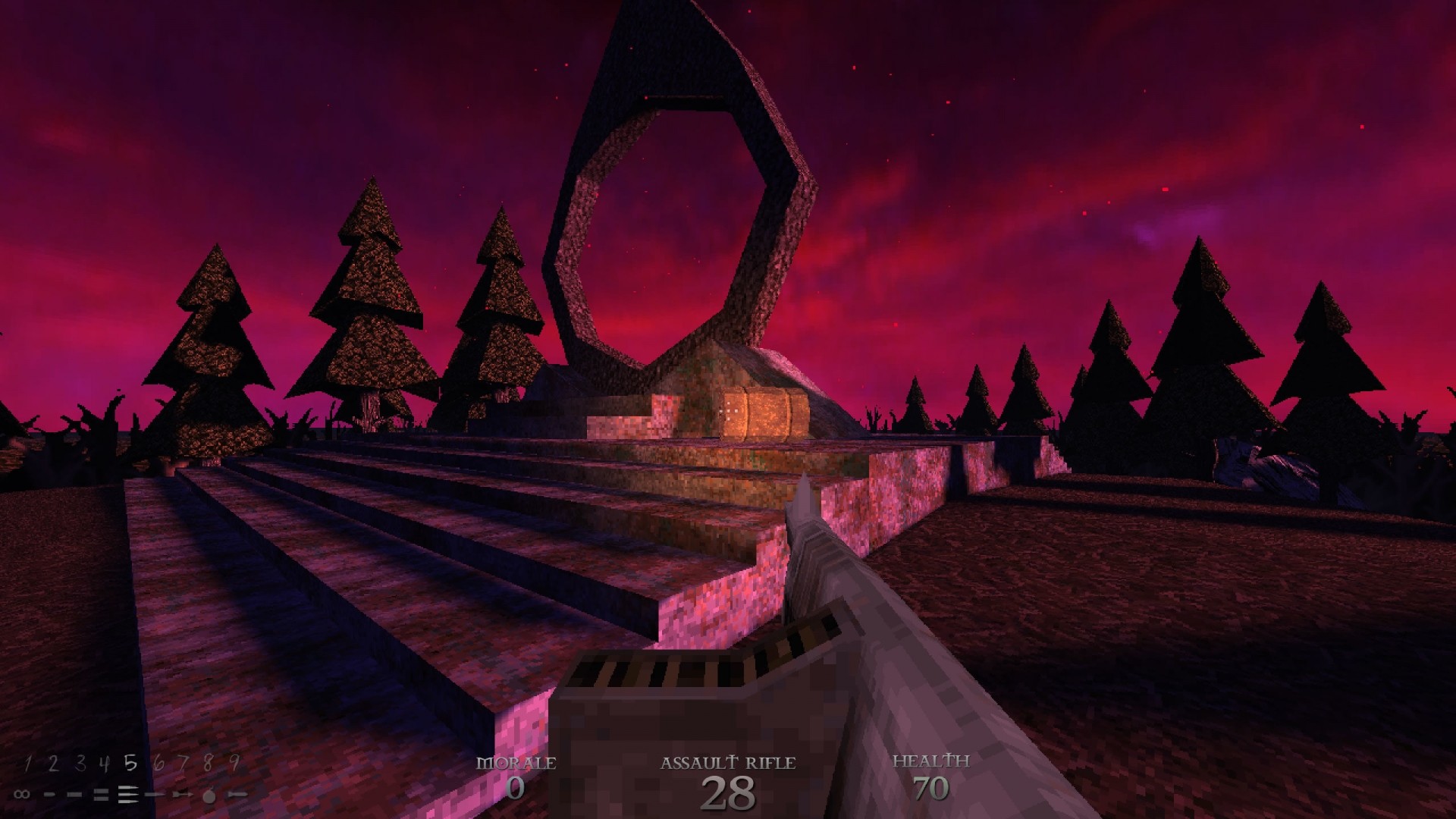Choose the infinity melee weapon slot 1
The image size is (1456, 819).
[x=22, y=794]
